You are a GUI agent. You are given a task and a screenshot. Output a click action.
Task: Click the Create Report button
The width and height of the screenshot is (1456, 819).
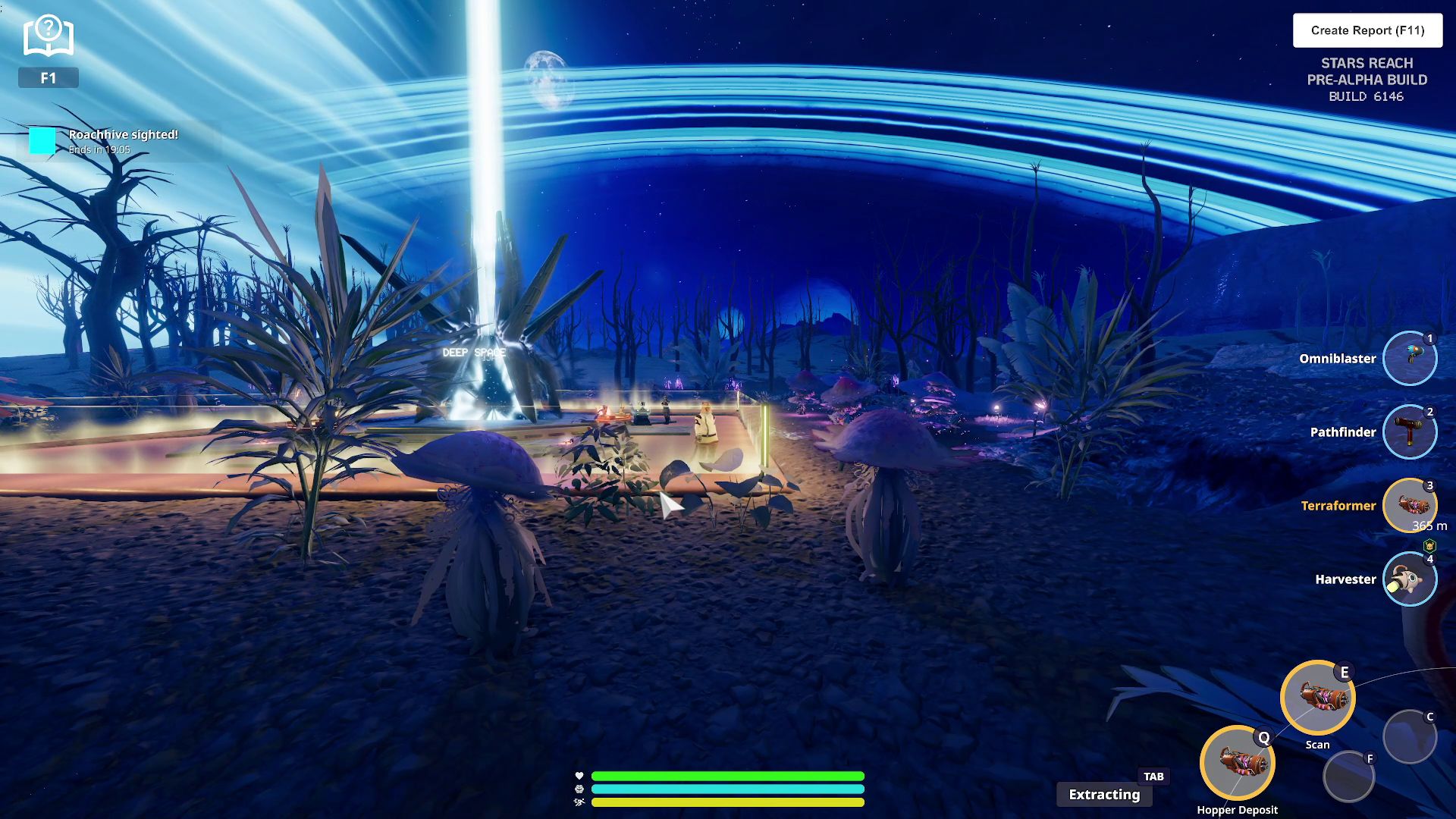(x=1367, y=30)
